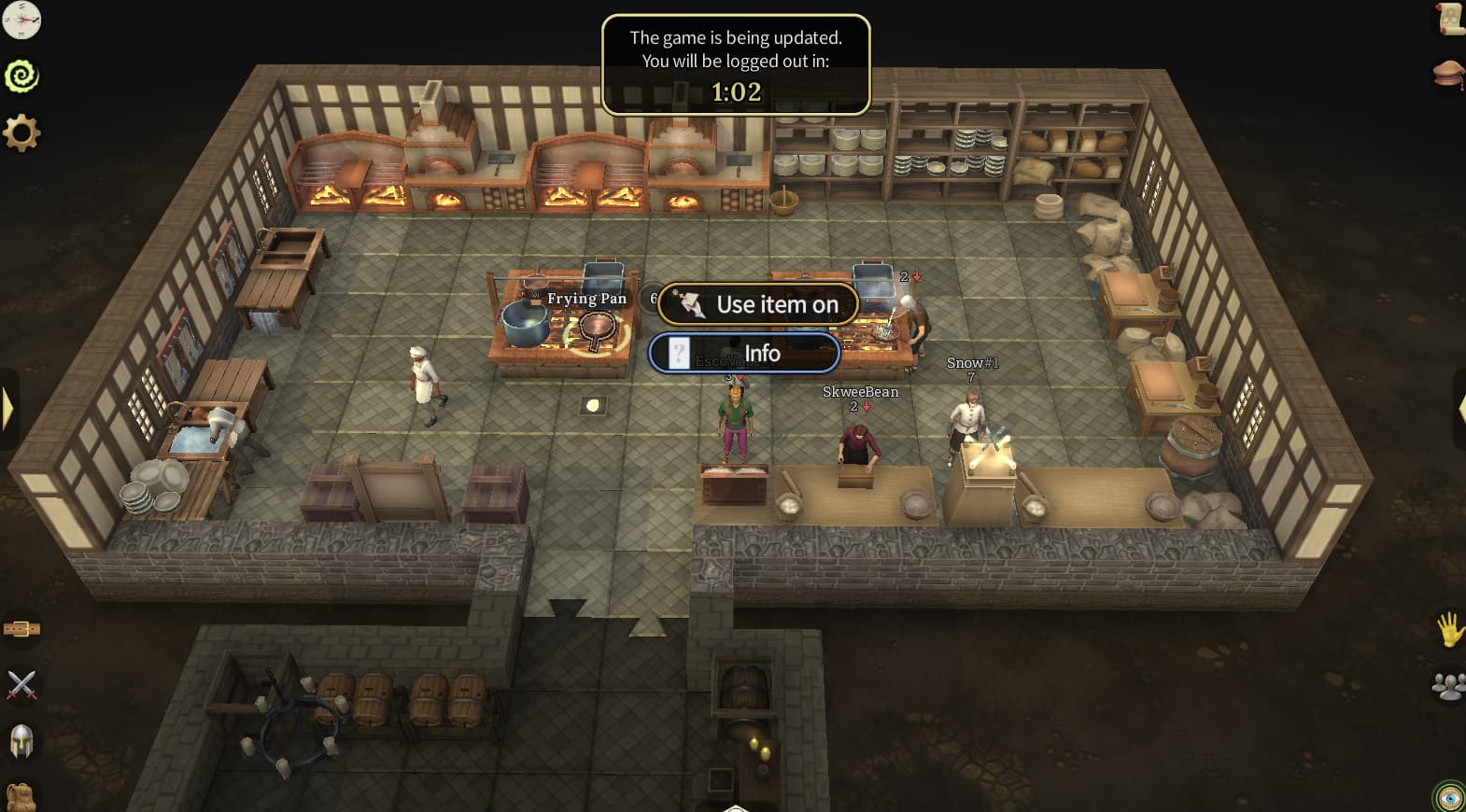Open the people group icon
This screenshot has width=1466, height=812.
1448,687
